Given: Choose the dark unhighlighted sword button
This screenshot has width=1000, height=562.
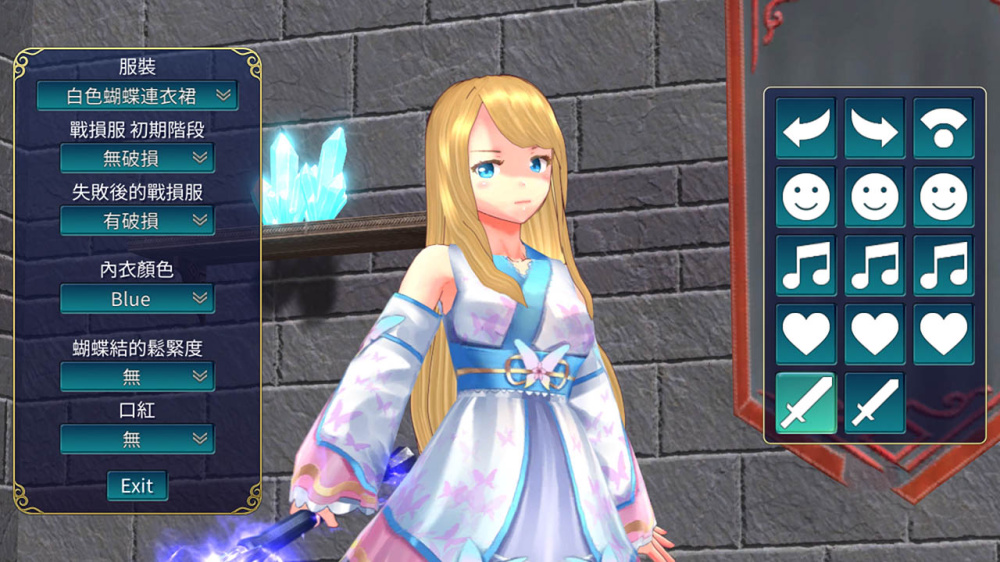Looking at the screenshot, I should [875, 403].
